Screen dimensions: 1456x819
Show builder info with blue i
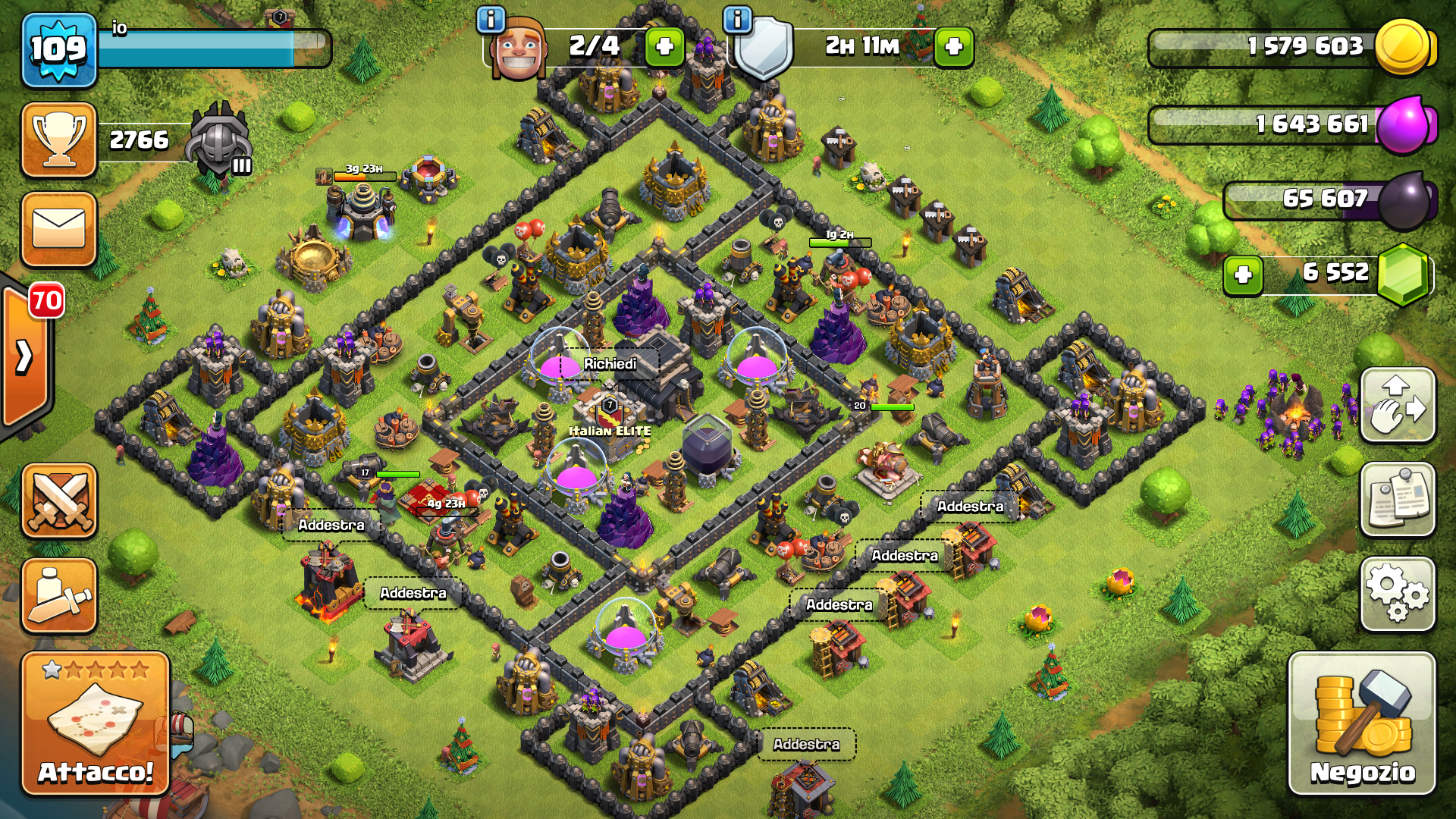[x=491, y=19]
